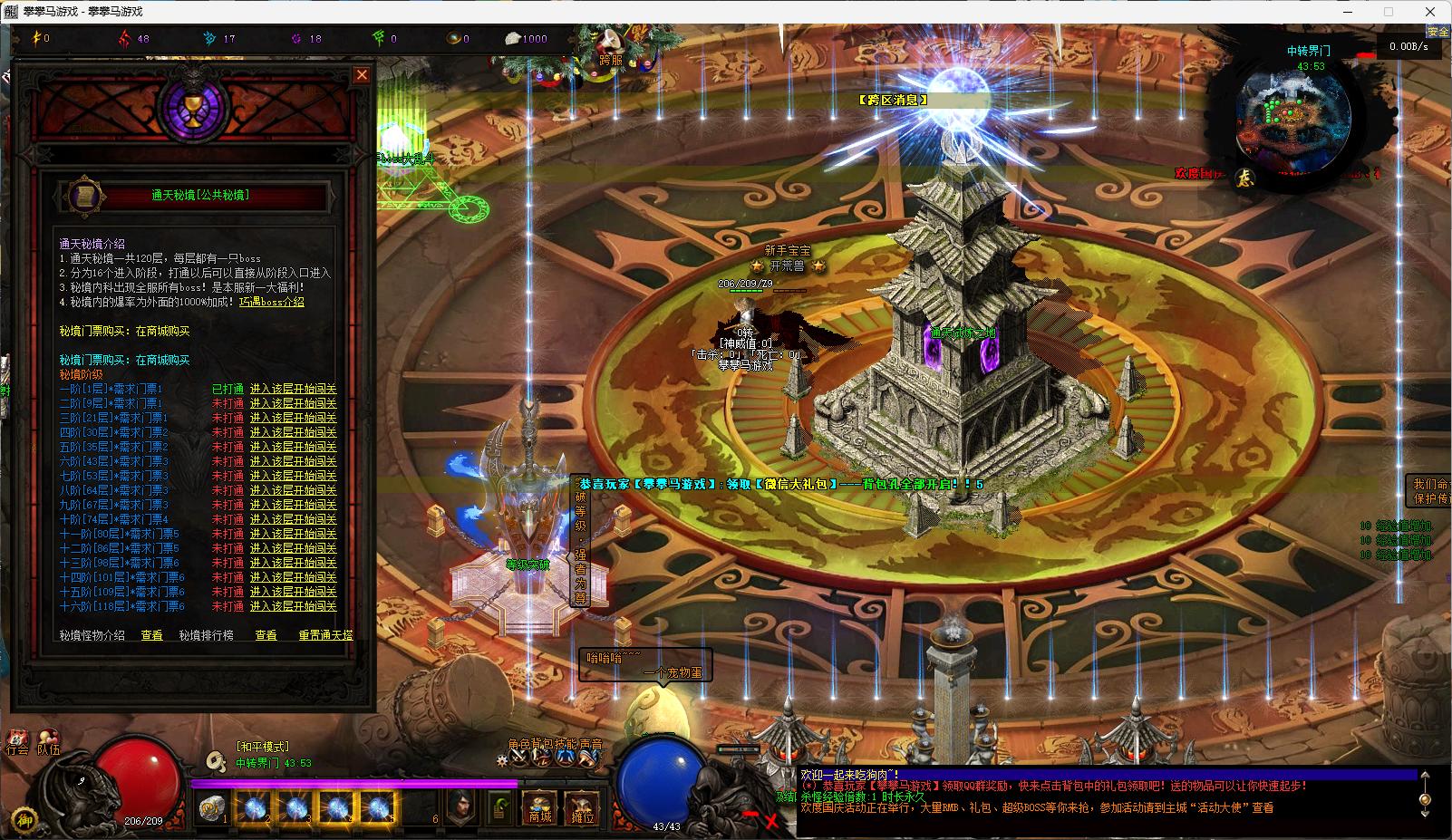Click the round 御 emblem button
1452x840 pixels.
(25, 818)
